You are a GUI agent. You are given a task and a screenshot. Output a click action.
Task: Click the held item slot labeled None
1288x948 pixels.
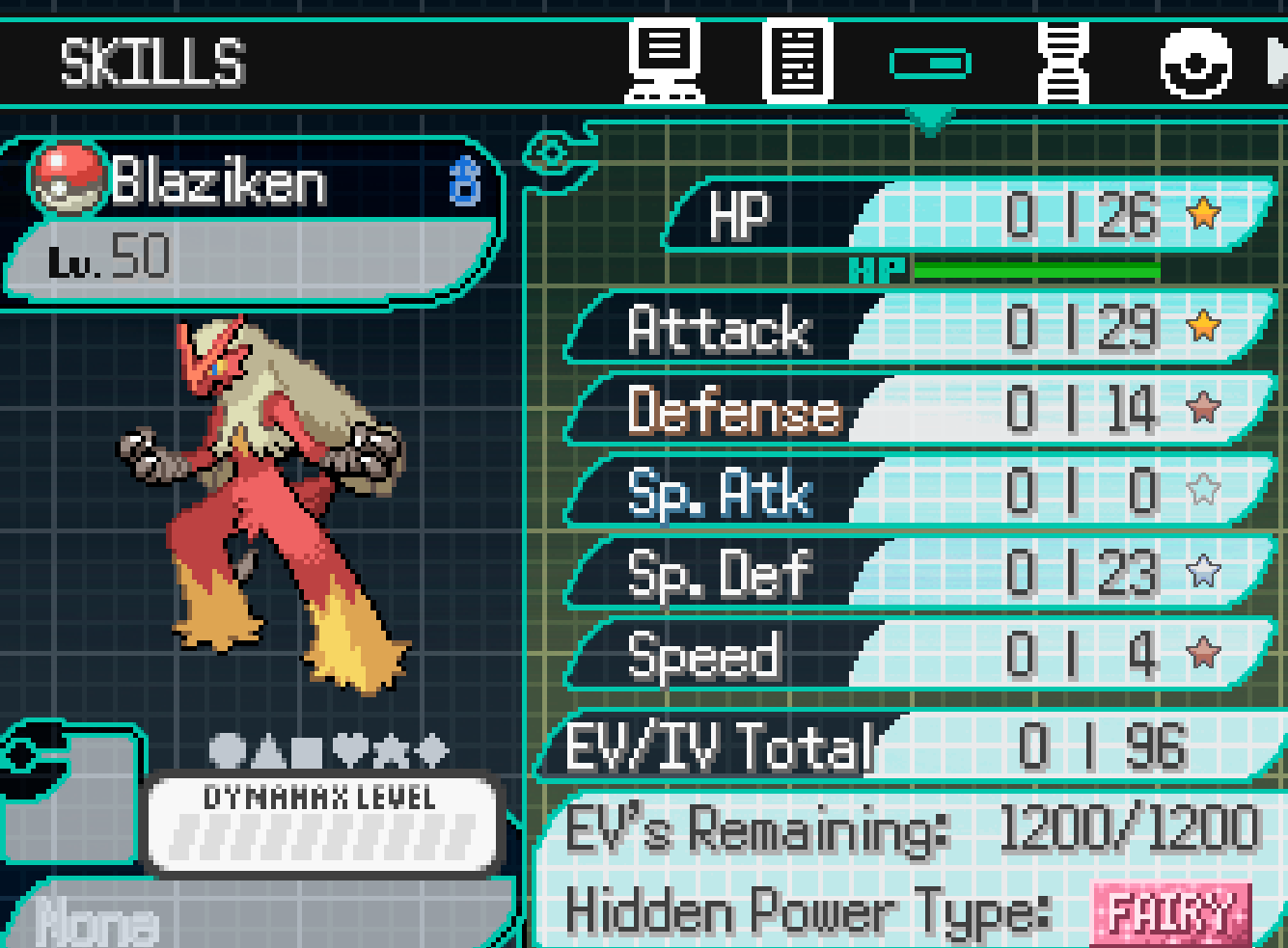click(96, 923)
